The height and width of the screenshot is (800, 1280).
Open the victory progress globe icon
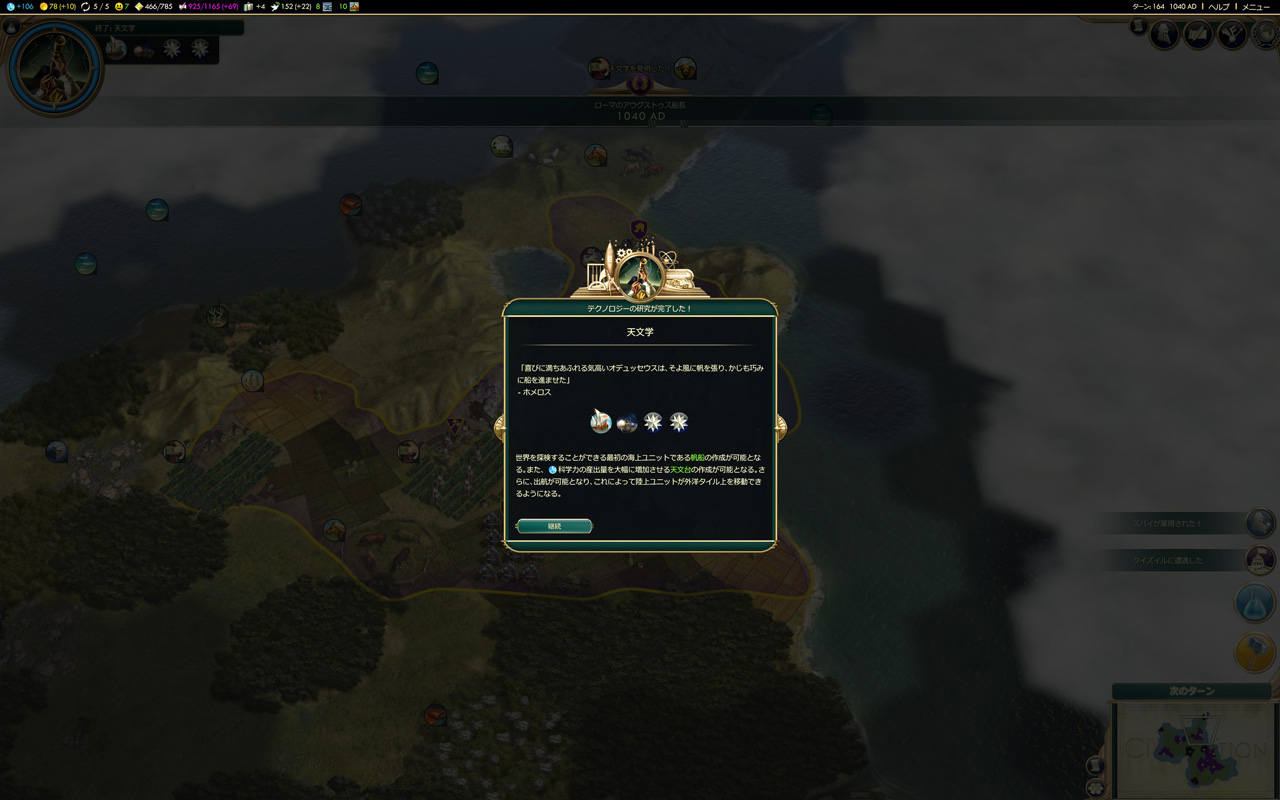click(1266, 35)
